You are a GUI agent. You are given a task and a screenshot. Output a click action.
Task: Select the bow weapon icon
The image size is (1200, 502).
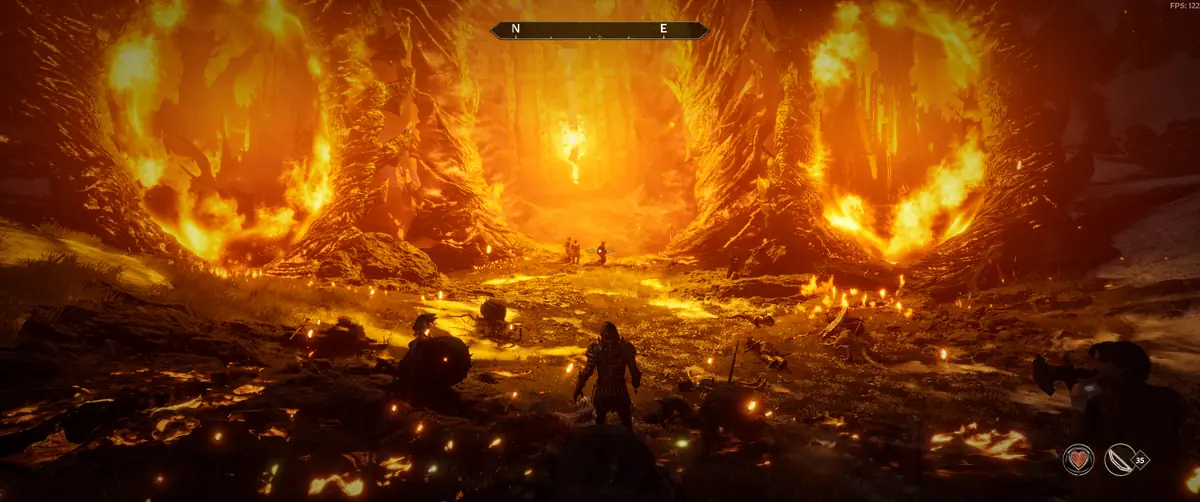coord(1120,459)
